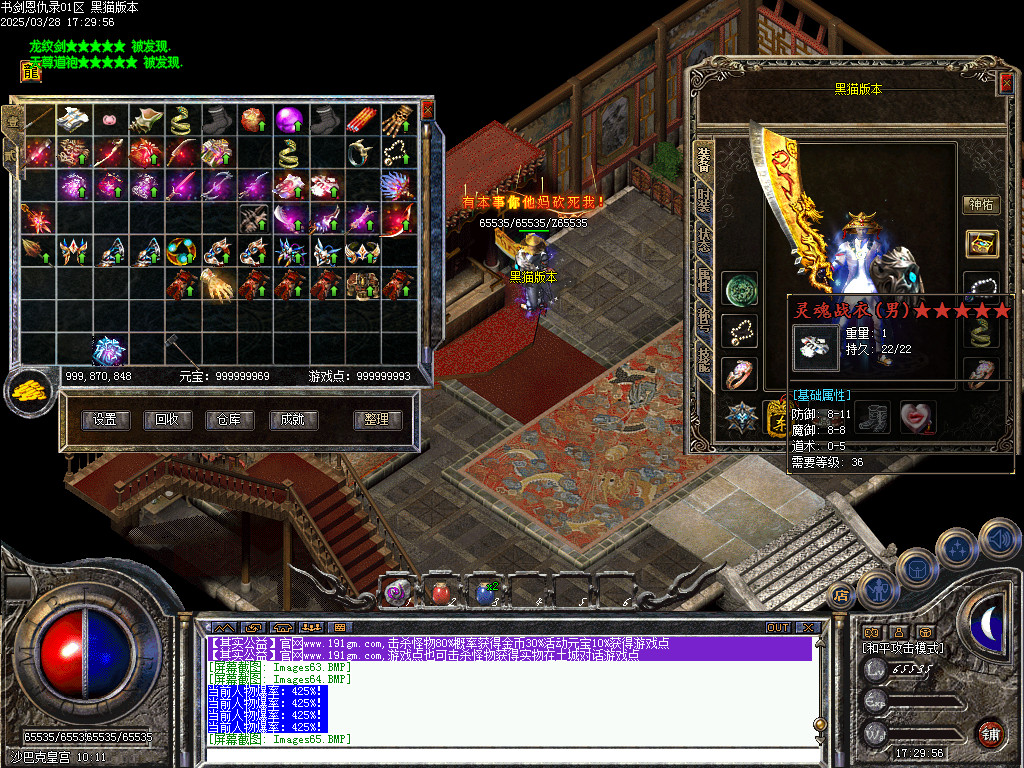Click the 回收 recycle button

tap(167, 420)
